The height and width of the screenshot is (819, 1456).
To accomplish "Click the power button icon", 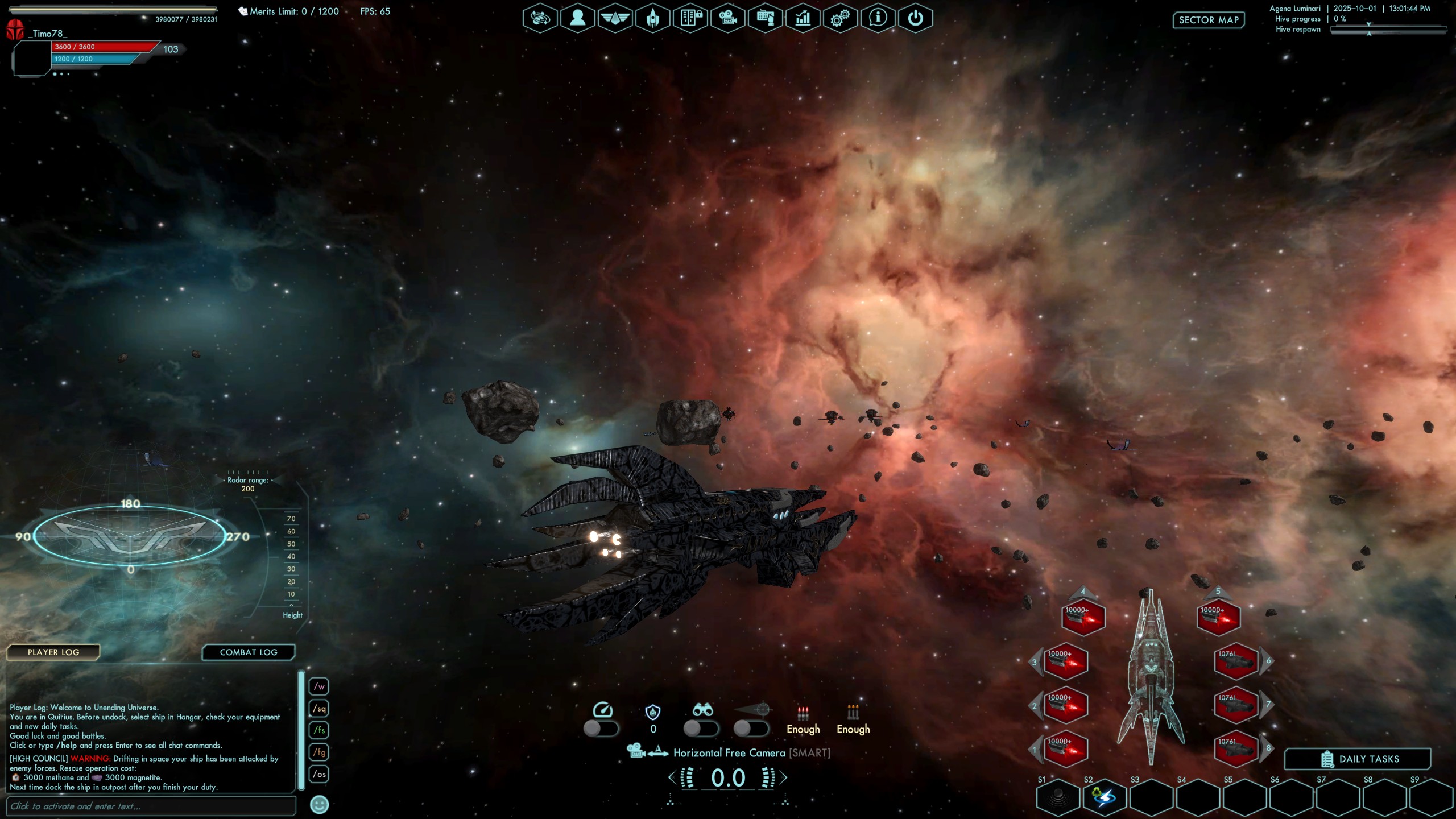I will pos(915,19).
